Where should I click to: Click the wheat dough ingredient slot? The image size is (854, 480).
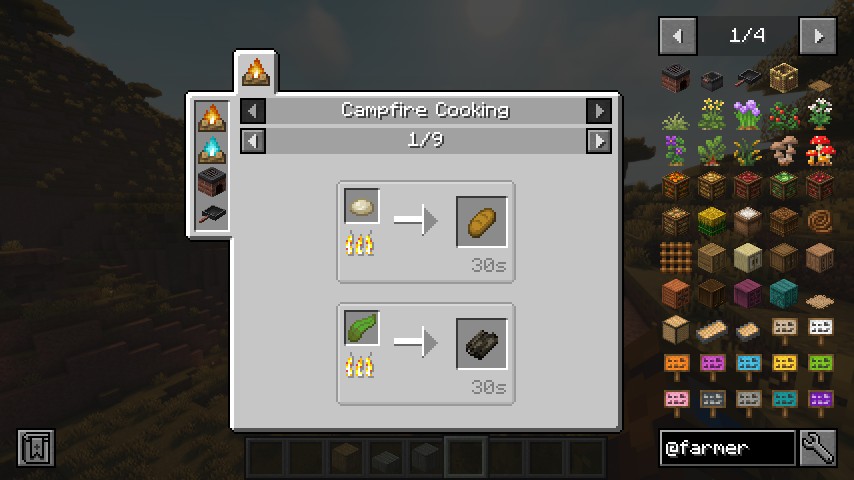362,206
